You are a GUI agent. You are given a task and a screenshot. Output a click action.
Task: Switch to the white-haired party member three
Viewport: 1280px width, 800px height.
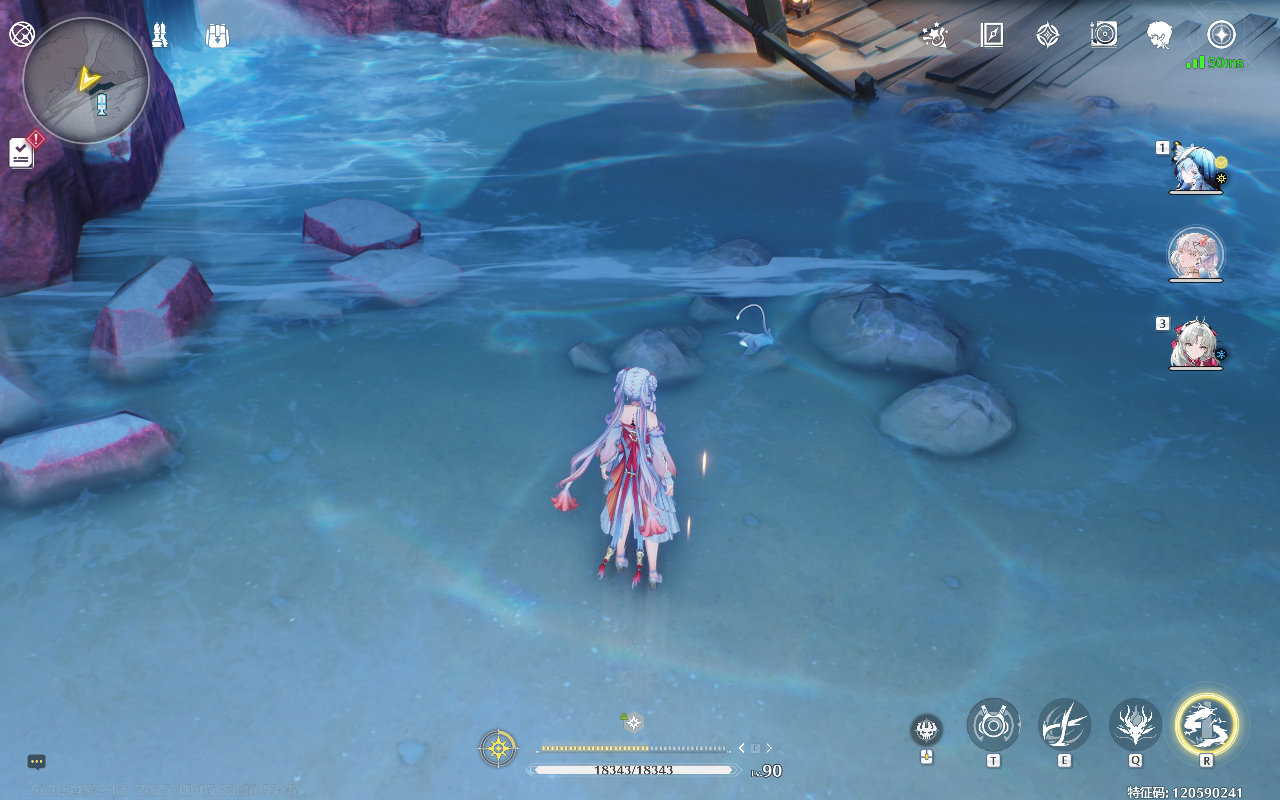1196,344
